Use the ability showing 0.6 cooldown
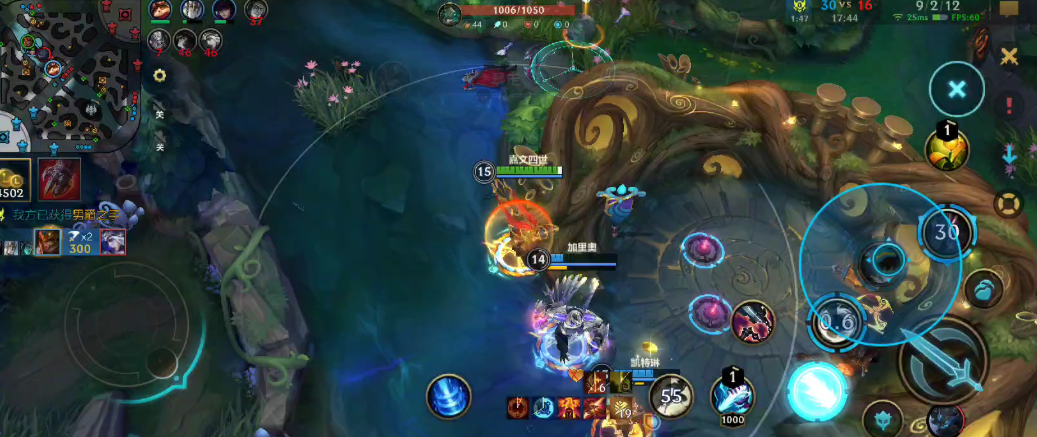The image size is (1037, 437). [837, 321]
